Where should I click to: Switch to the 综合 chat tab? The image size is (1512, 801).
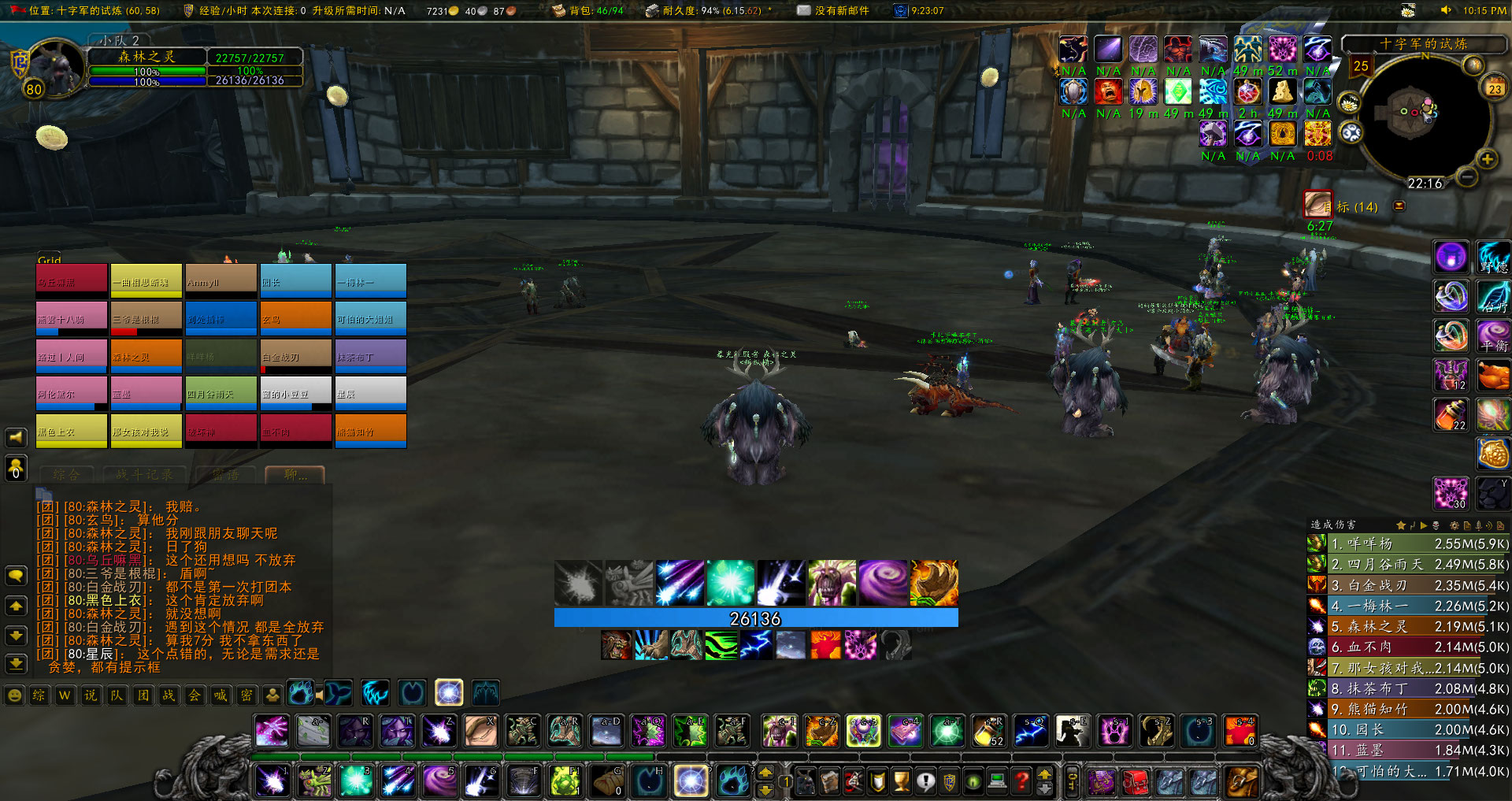(67, 475)
